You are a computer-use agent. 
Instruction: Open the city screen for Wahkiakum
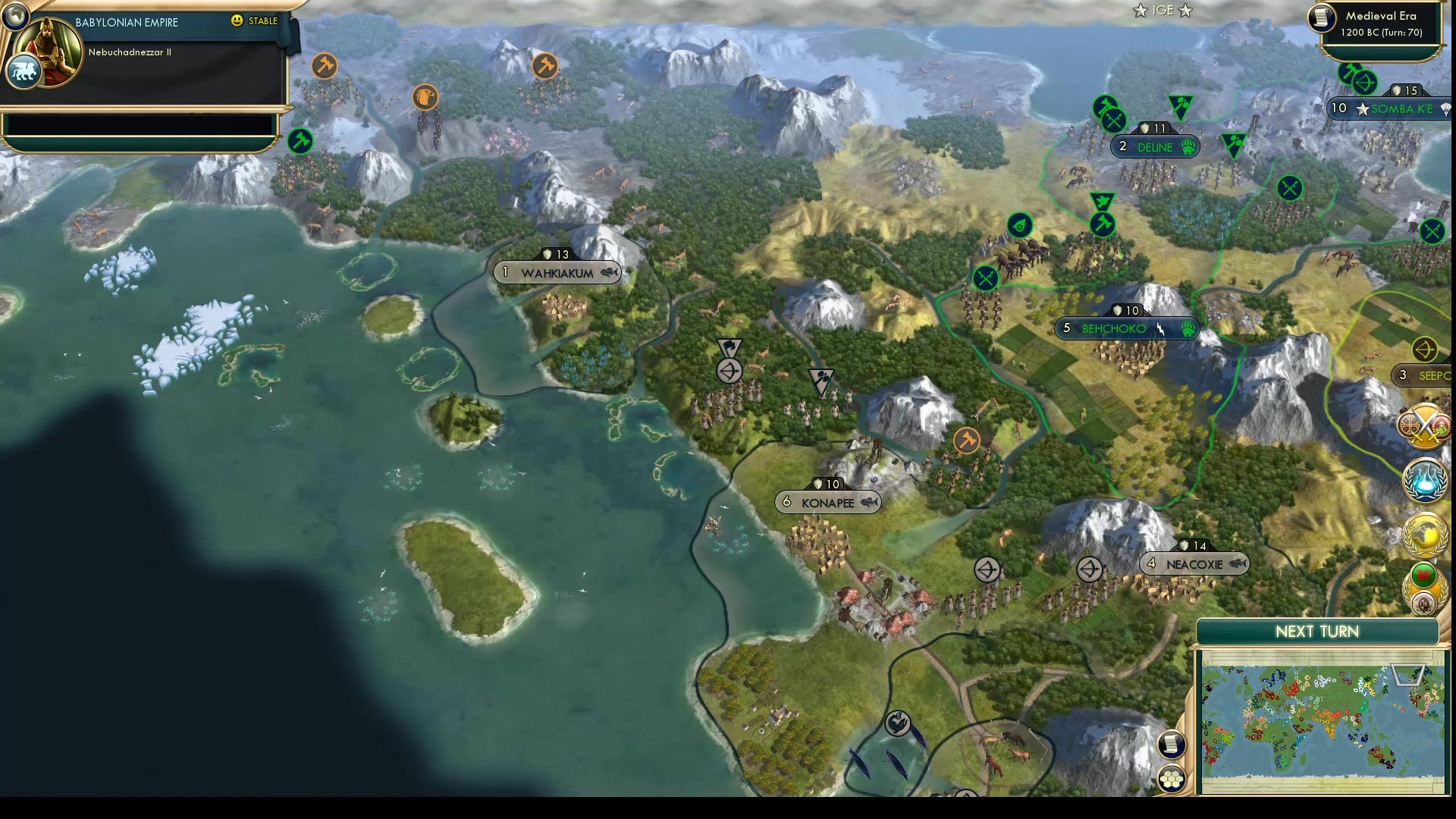point(556,273)
